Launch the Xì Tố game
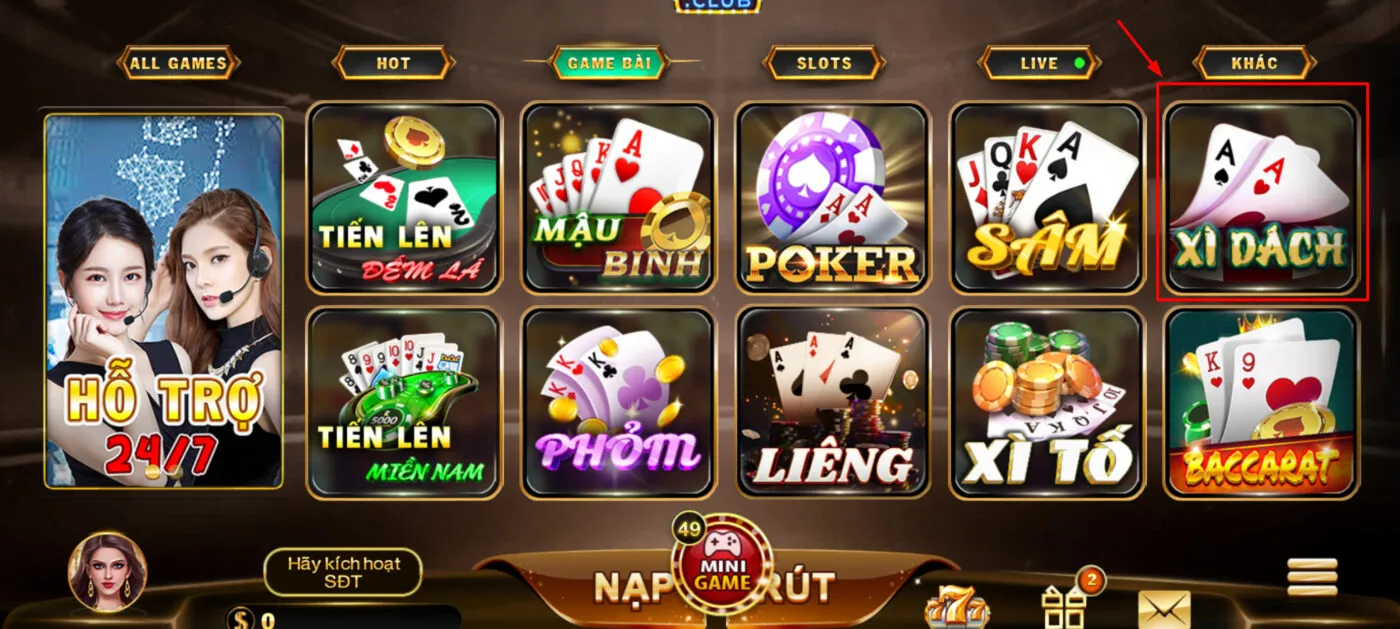This screenshot has height=629, width=1400. [1046, 402]
